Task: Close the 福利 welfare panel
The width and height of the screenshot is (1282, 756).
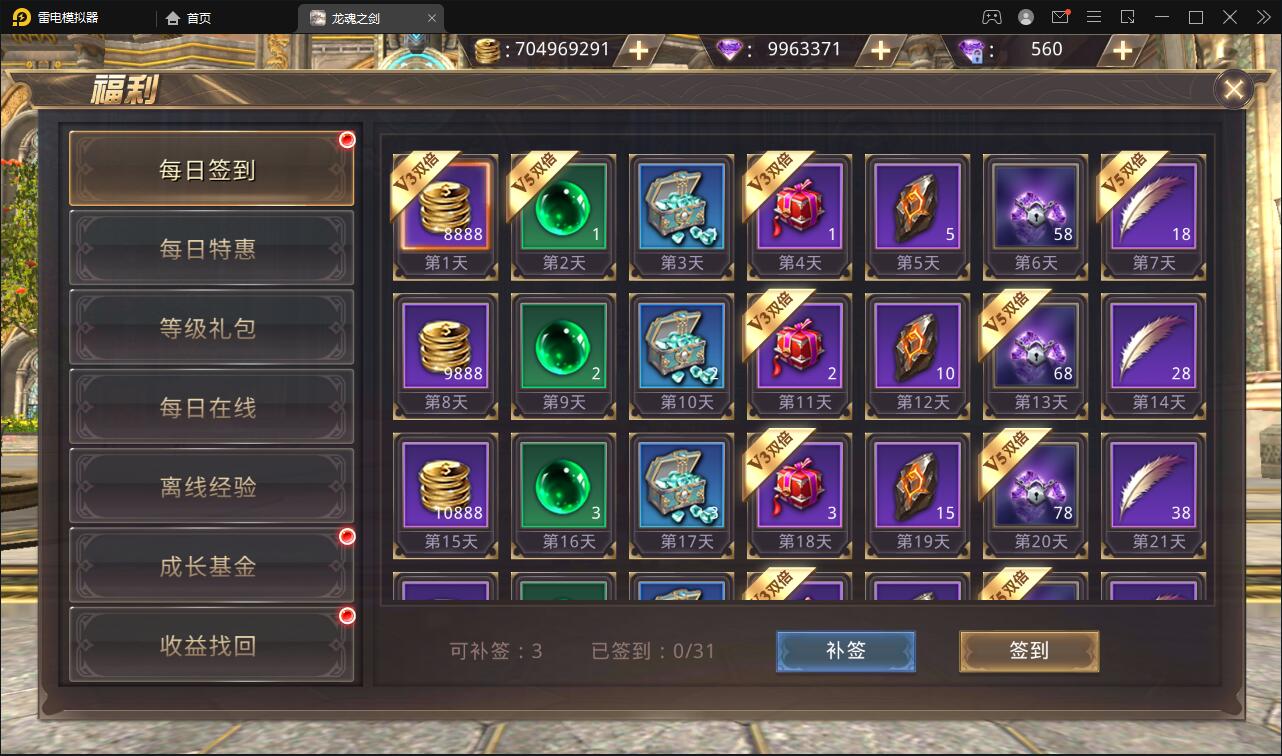Action: (x=1234, y=90)
